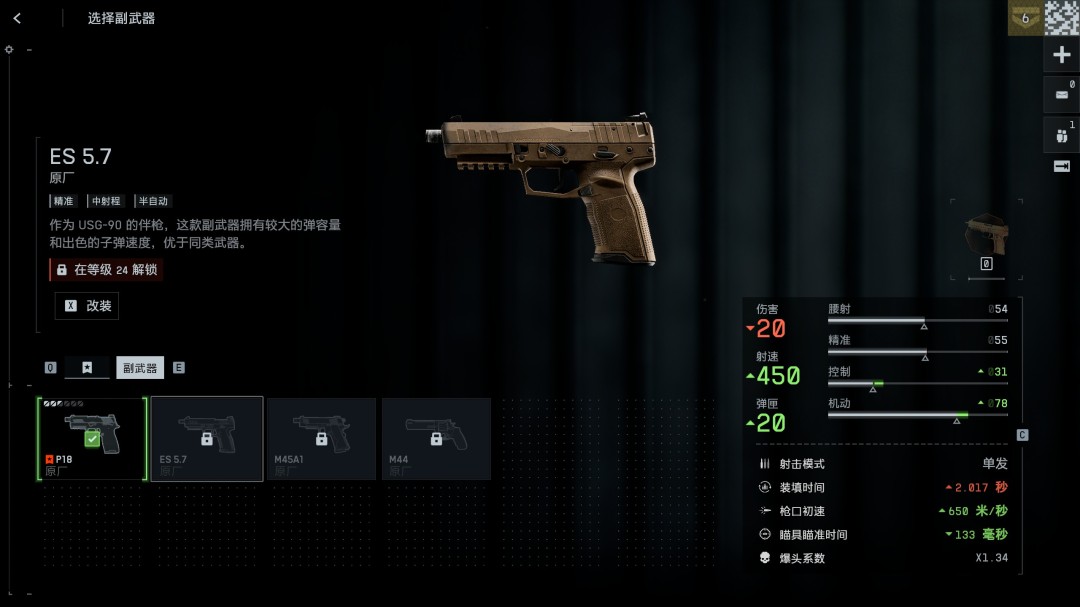Open the squad members icon
1080x607 pixels.
click(x=1061, y=135)
